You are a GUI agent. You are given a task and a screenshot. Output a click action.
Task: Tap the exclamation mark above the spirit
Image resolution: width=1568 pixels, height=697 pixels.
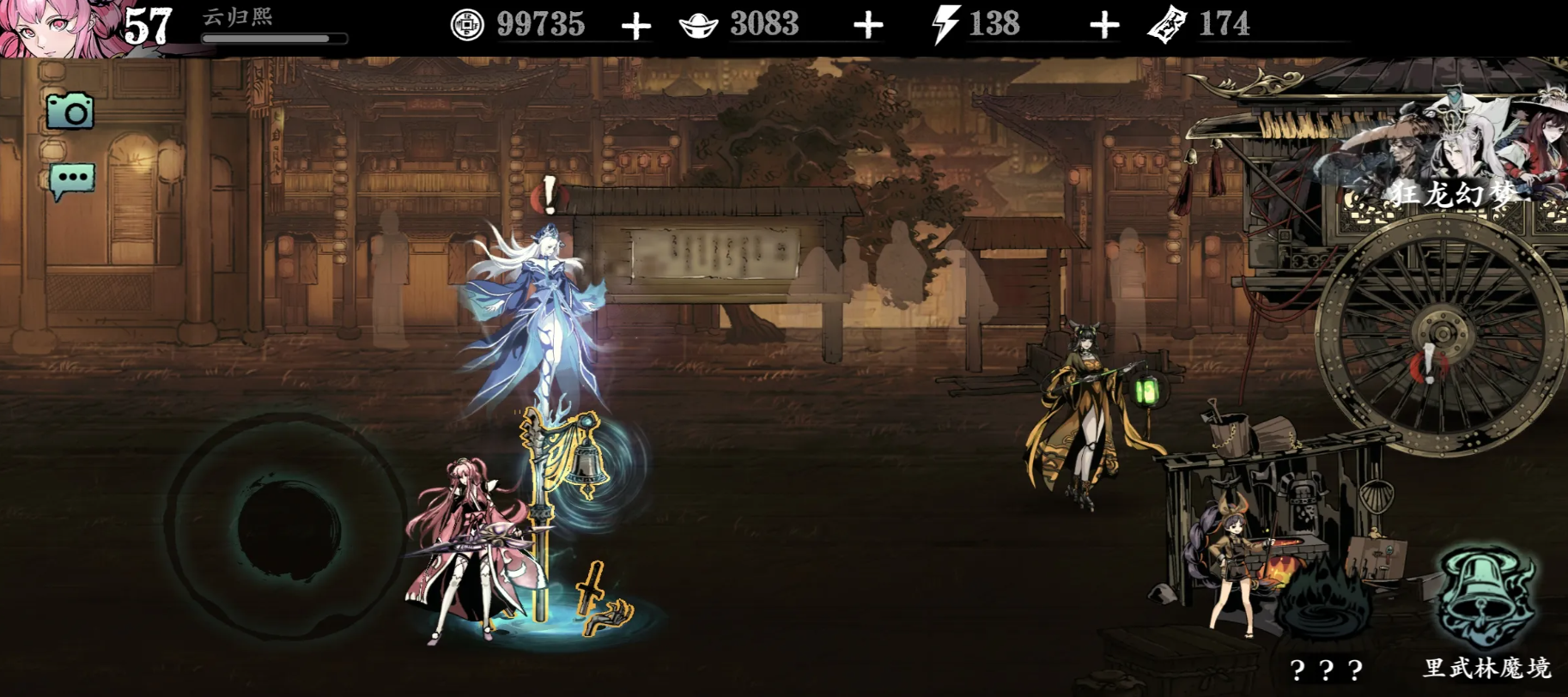549,196
